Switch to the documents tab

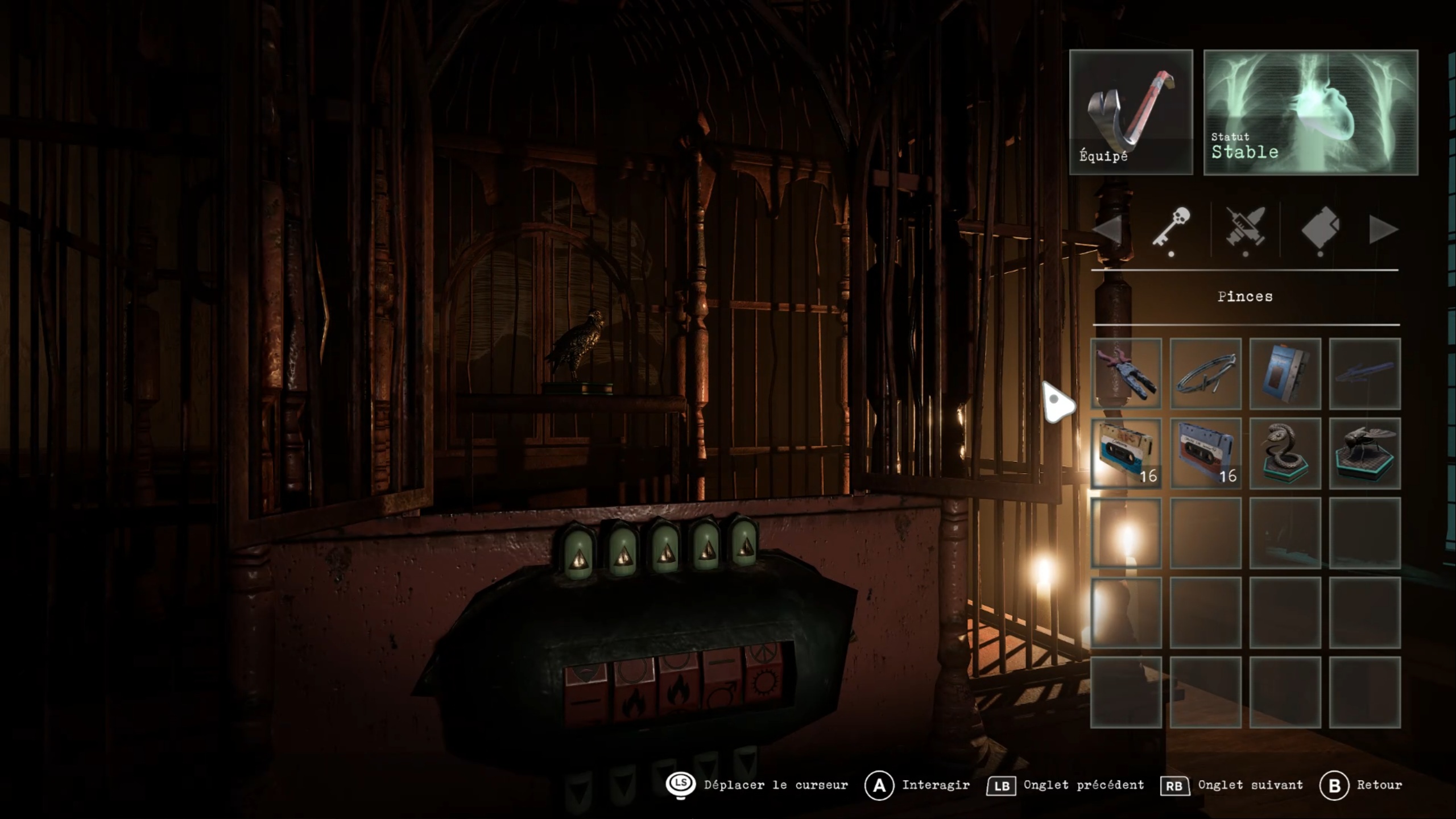click(1320, 229)
